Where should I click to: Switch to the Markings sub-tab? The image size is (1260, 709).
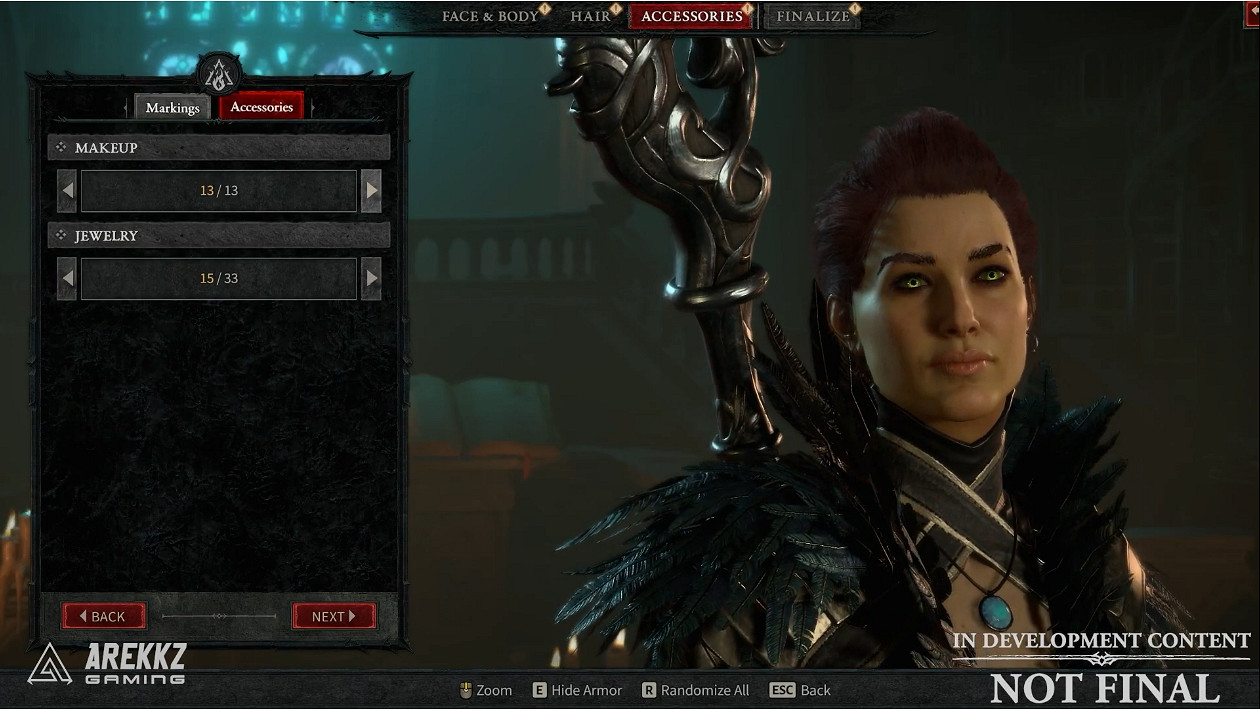(x=172, y=108)
